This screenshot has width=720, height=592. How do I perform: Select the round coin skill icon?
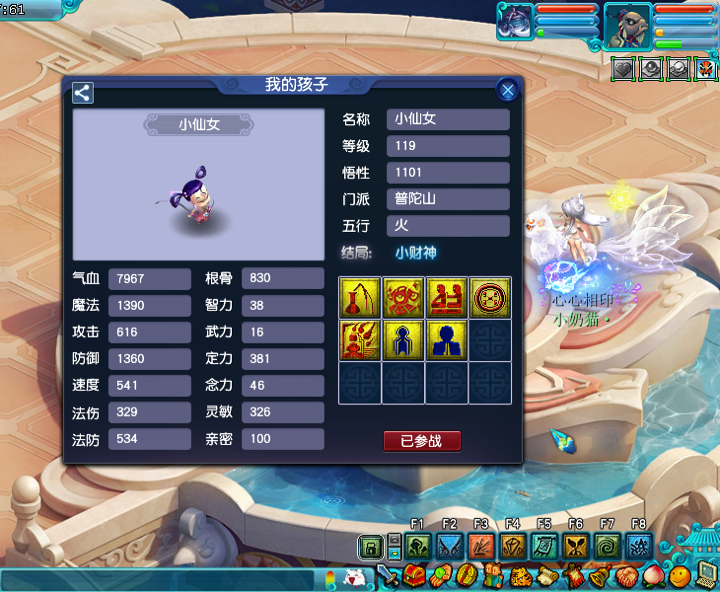[490, 297]
